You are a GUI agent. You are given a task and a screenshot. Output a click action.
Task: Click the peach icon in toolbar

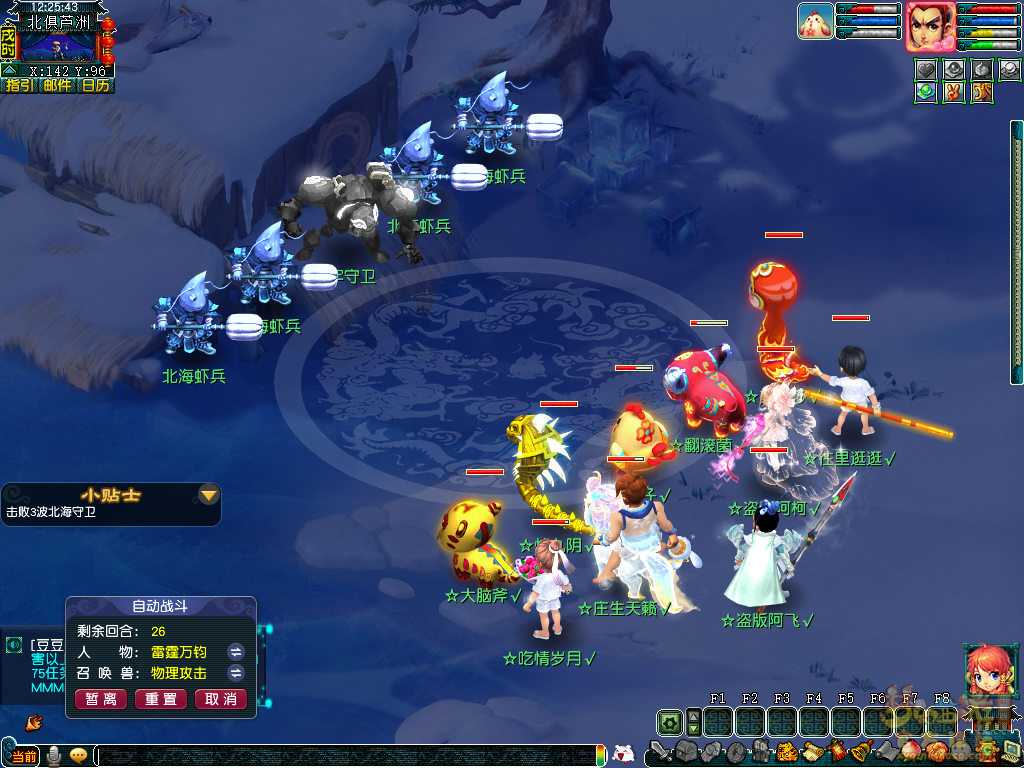(x=913, y=750)
